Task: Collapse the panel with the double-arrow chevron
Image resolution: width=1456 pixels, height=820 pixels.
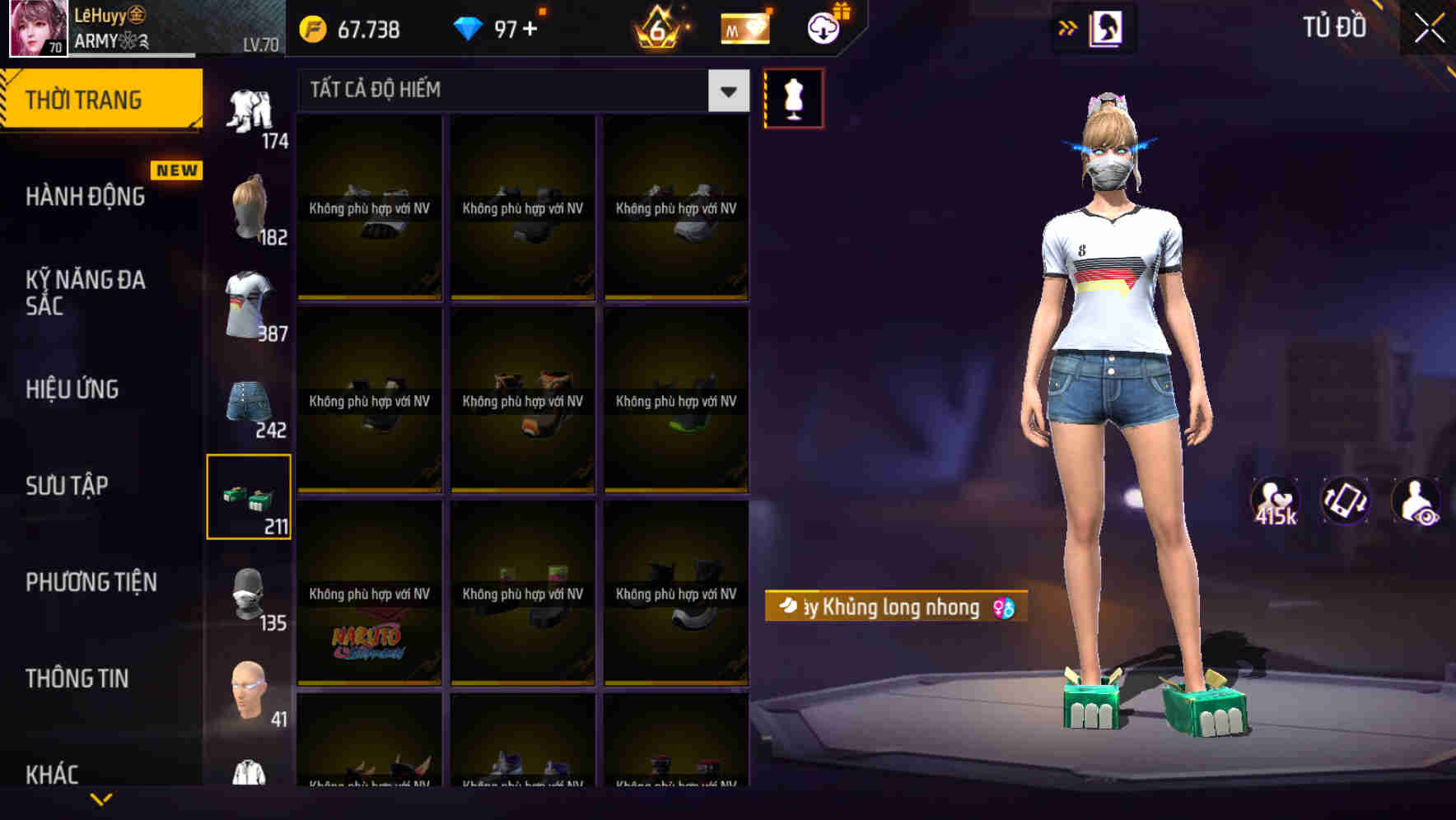Action: [1068, 26]
